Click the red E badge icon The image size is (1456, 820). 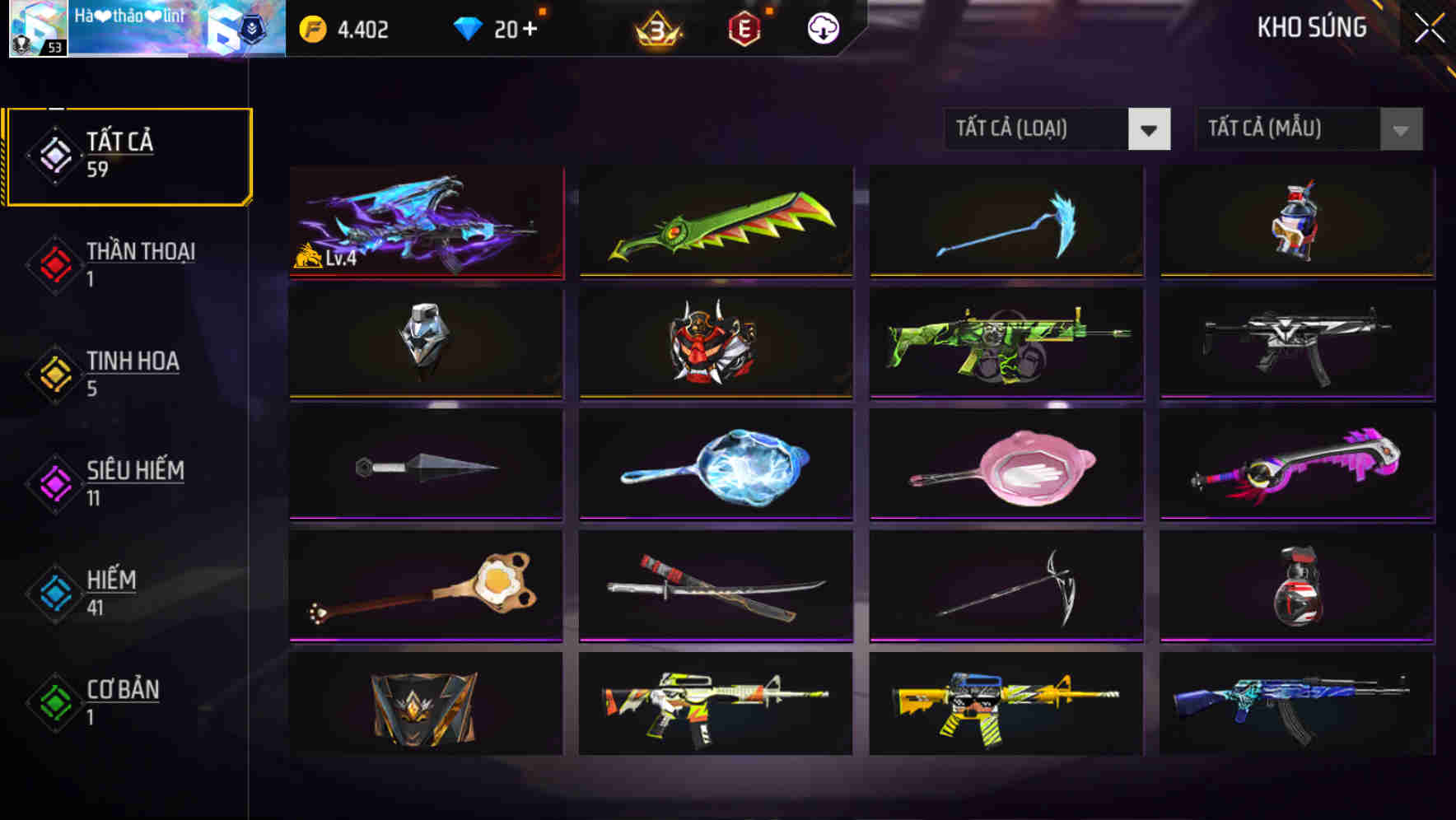tap(744, 27)
